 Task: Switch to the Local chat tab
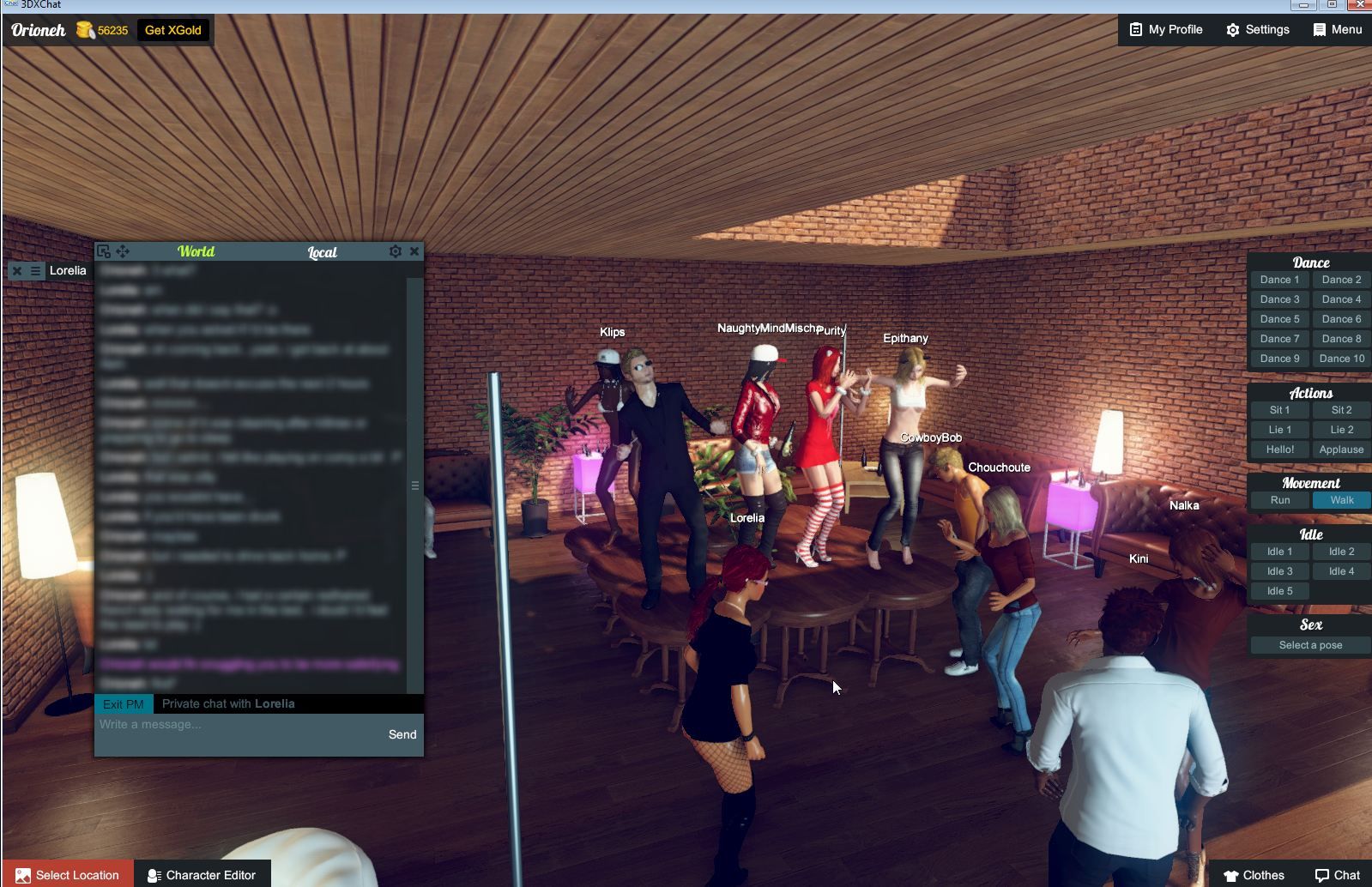322,252
